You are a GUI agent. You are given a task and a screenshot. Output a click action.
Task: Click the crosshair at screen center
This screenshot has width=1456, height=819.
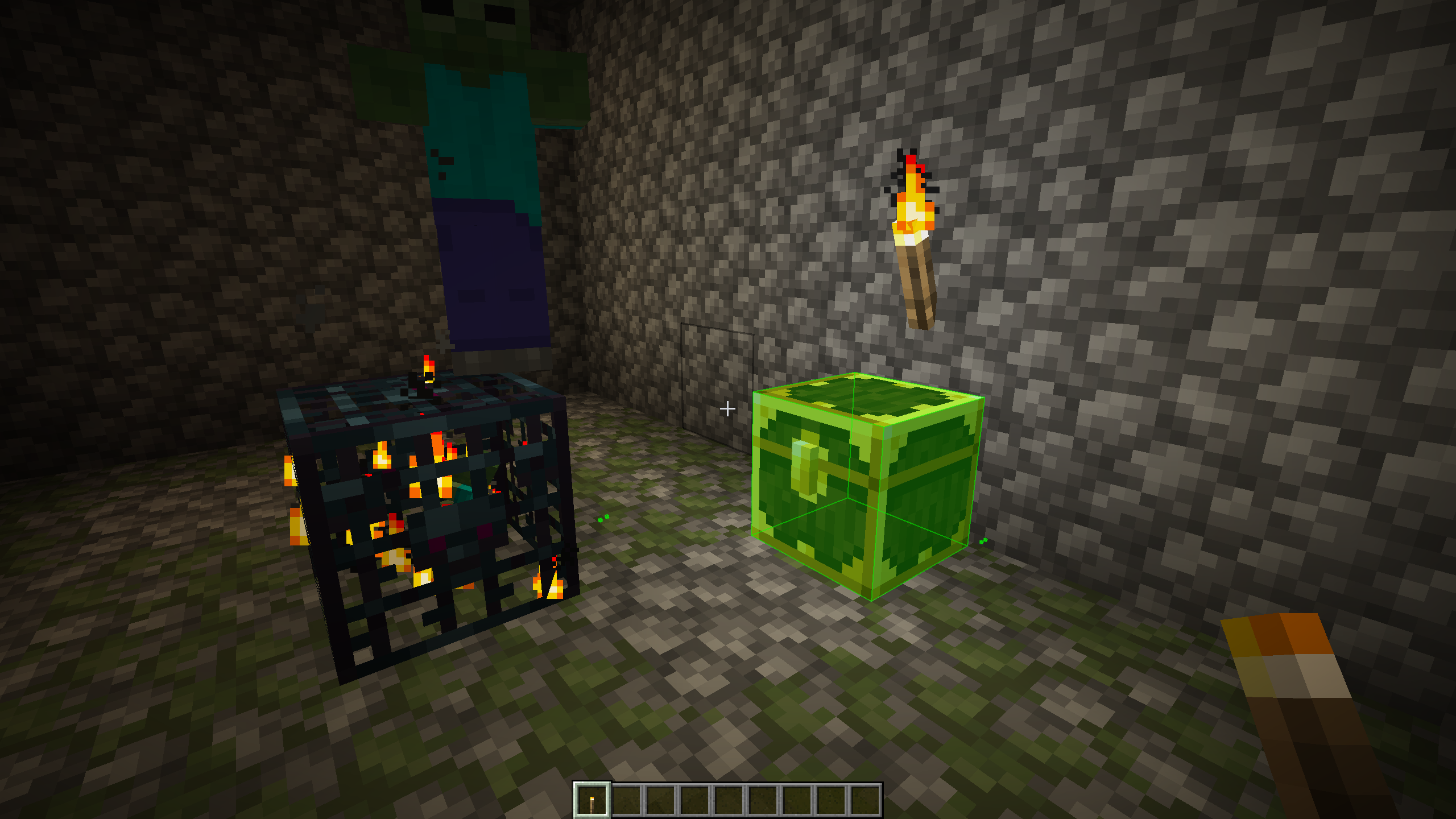tap(728, 408)
